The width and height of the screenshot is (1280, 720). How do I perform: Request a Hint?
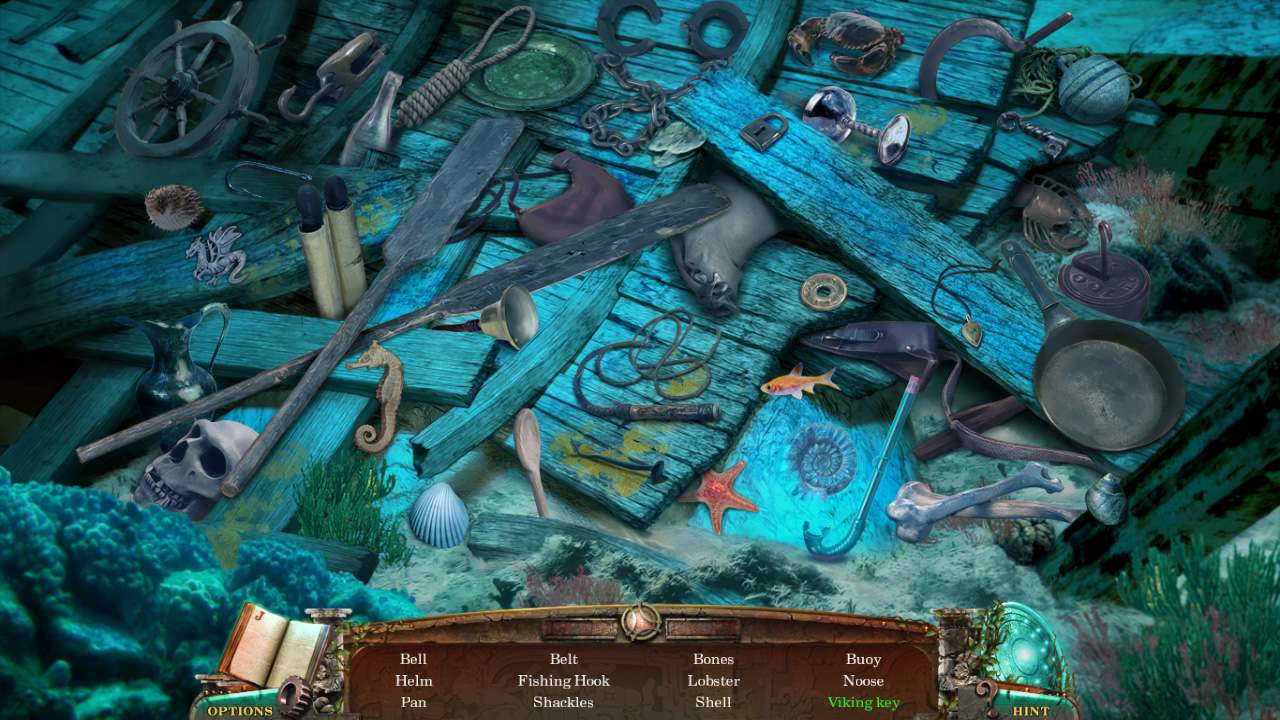[x=1030, y=711]
